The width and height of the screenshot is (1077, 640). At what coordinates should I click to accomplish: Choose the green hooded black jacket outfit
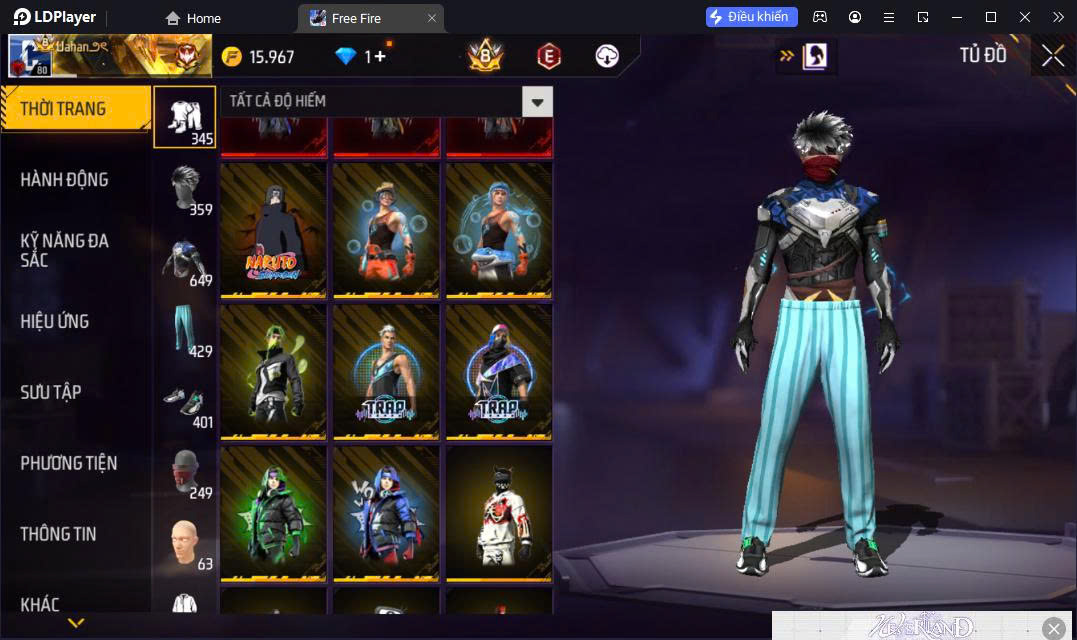click(x=274, y=514)
